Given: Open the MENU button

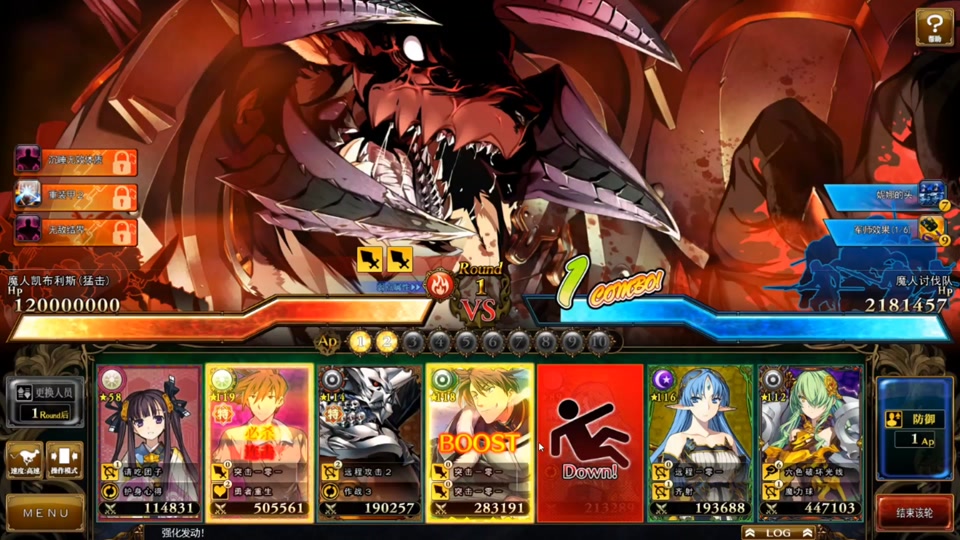Looking at the screenshot, I should (46, 513).
